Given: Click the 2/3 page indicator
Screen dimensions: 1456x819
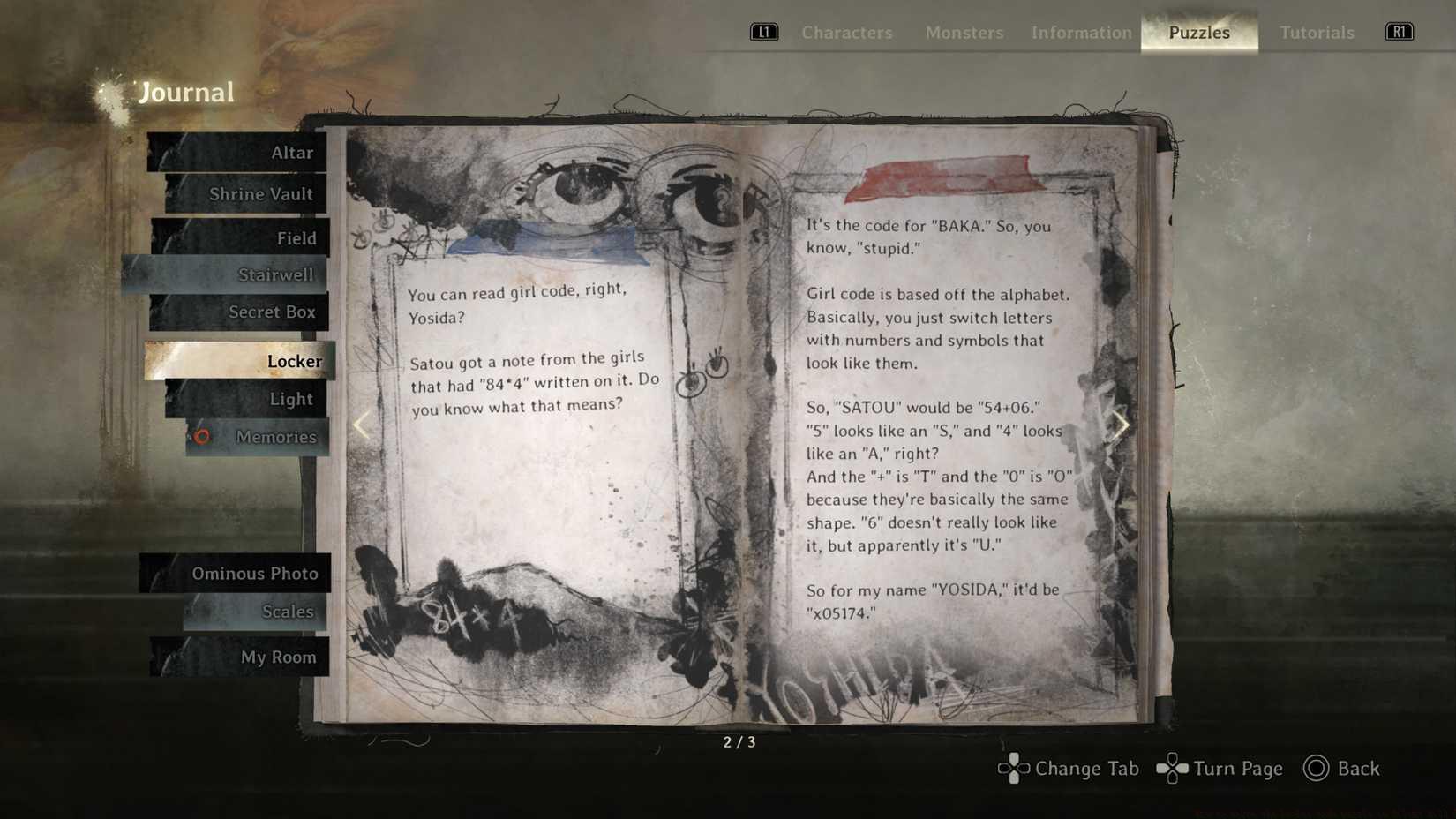Looking at the screenshot, I should (739, 742).
